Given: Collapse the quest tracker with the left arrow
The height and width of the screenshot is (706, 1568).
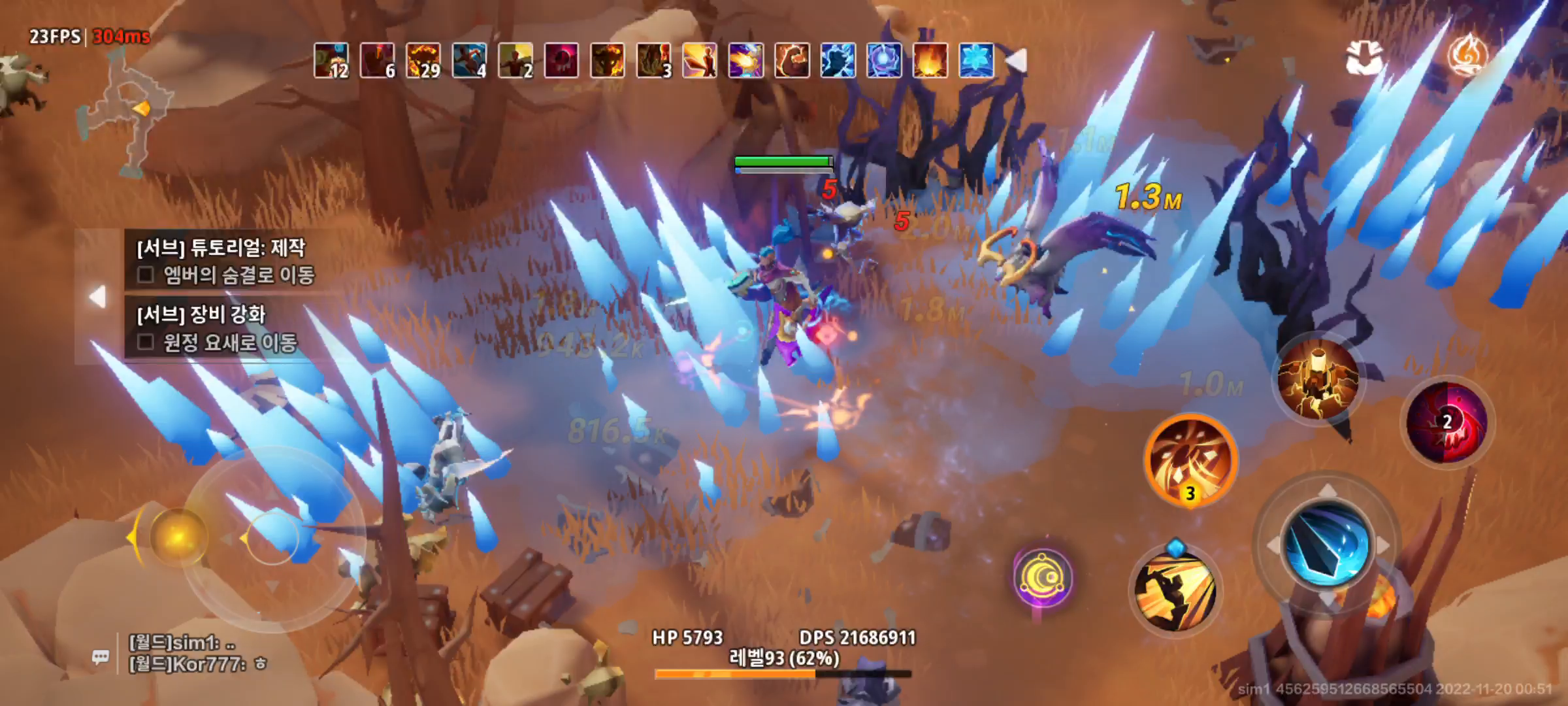Looking at the screenshot, I should pyautogui.click(x=98, y=297).
